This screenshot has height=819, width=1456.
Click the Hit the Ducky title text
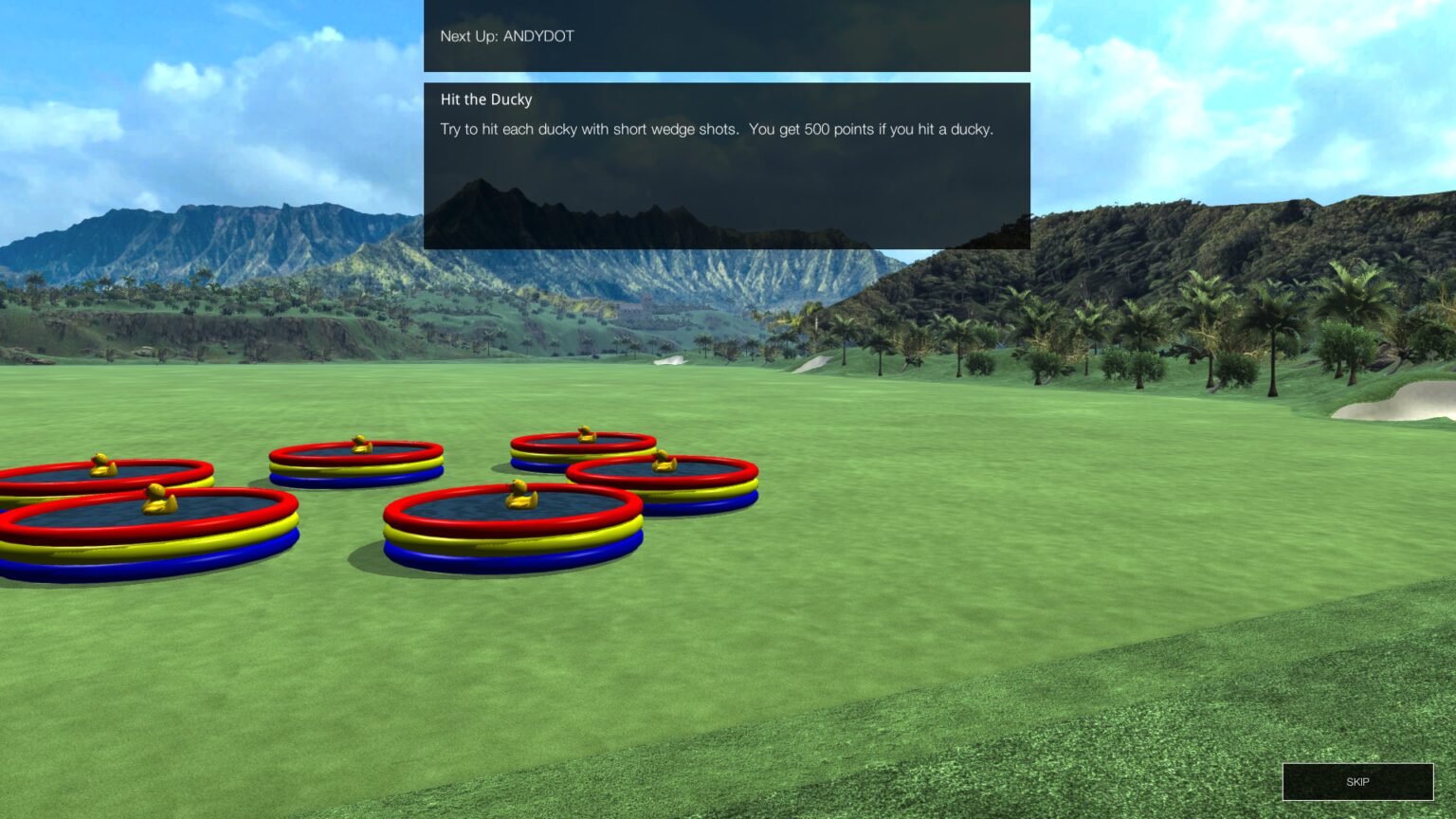[x=485, y=100]
